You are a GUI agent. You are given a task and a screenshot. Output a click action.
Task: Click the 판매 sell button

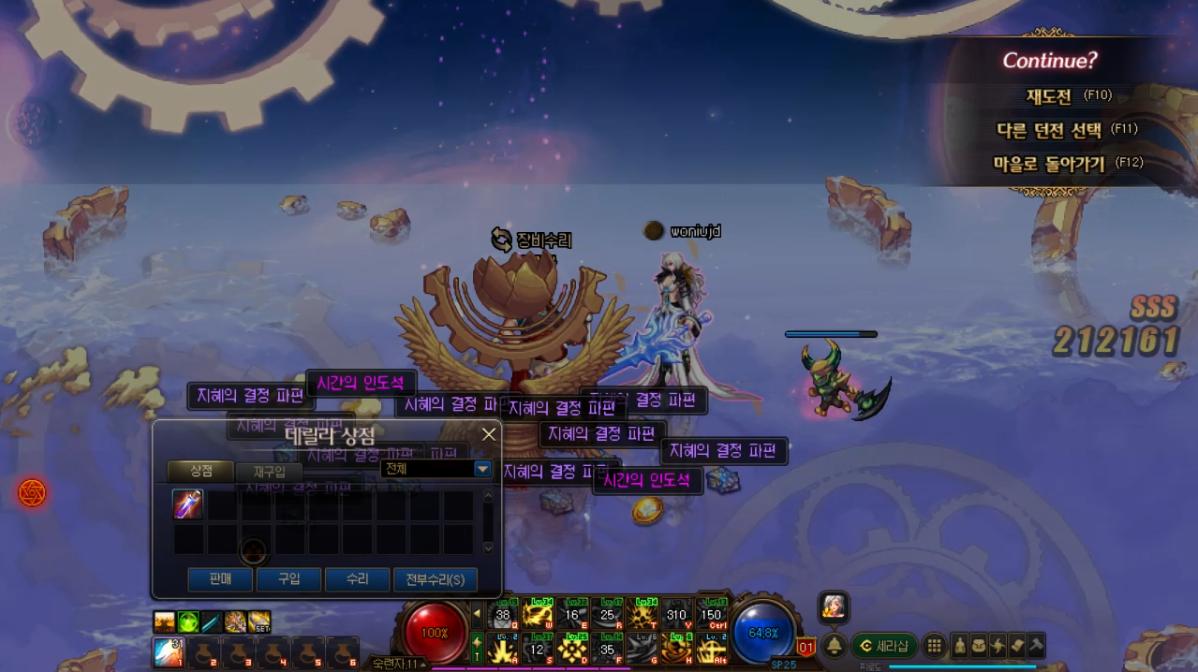pos(220,579)
